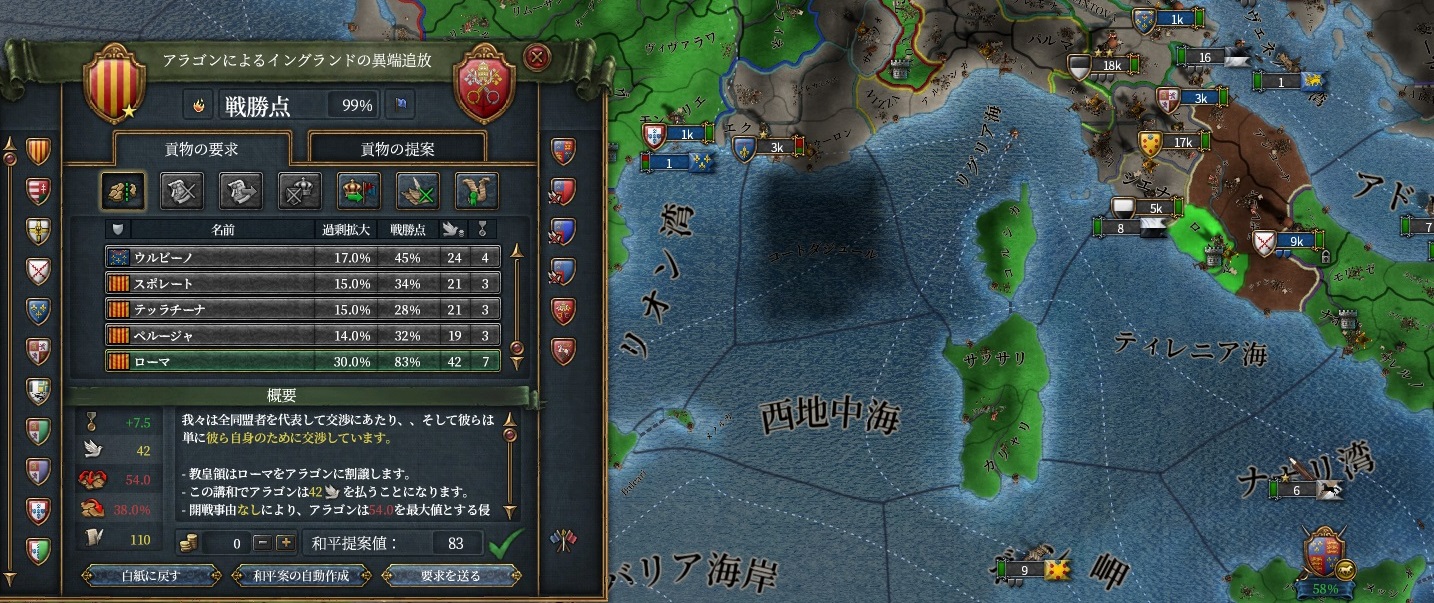Click the small flame icon beside 戦勝点
Viewport: 1434px width, 603px height.
click(198, 103)
